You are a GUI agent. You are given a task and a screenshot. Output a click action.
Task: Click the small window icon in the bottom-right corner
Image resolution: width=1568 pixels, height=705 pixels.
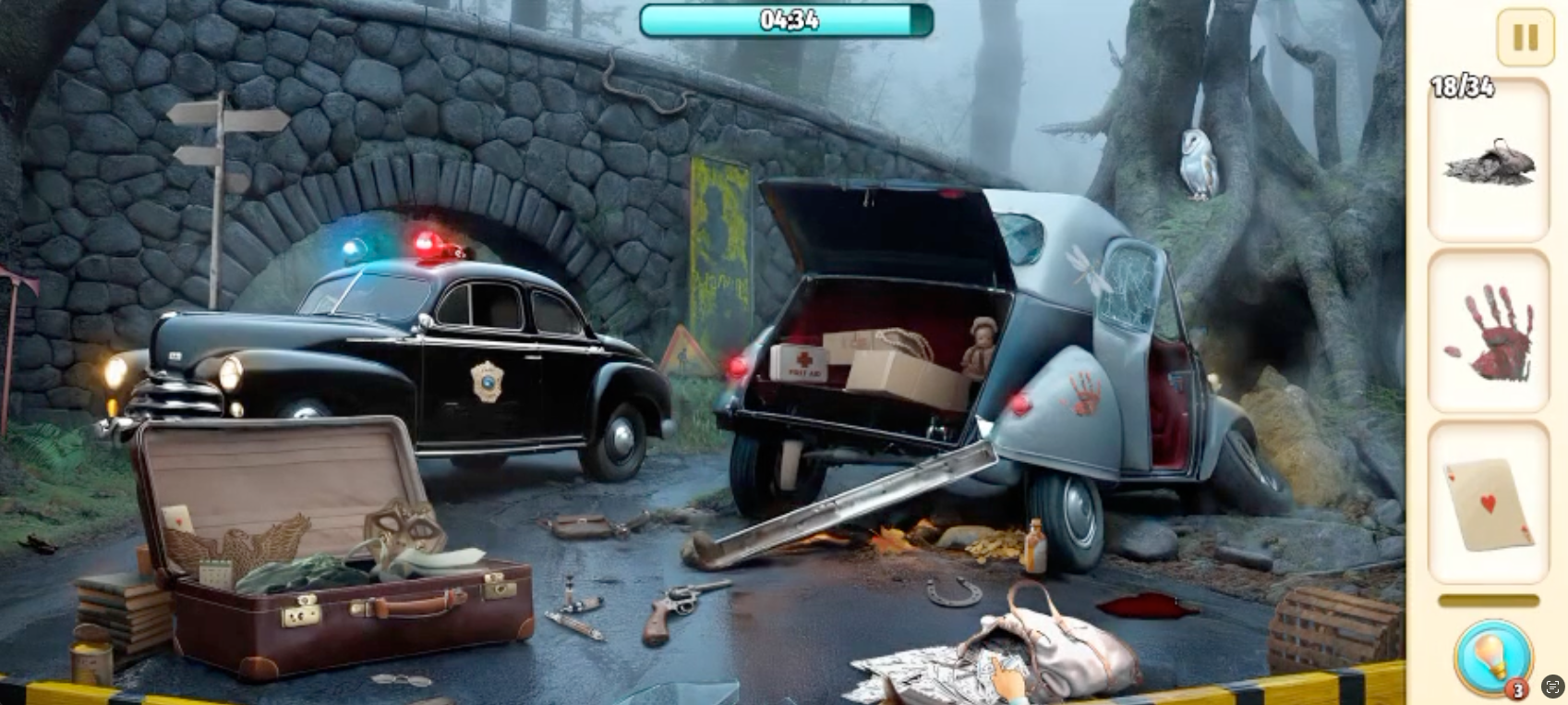[x=1552, y=684]
